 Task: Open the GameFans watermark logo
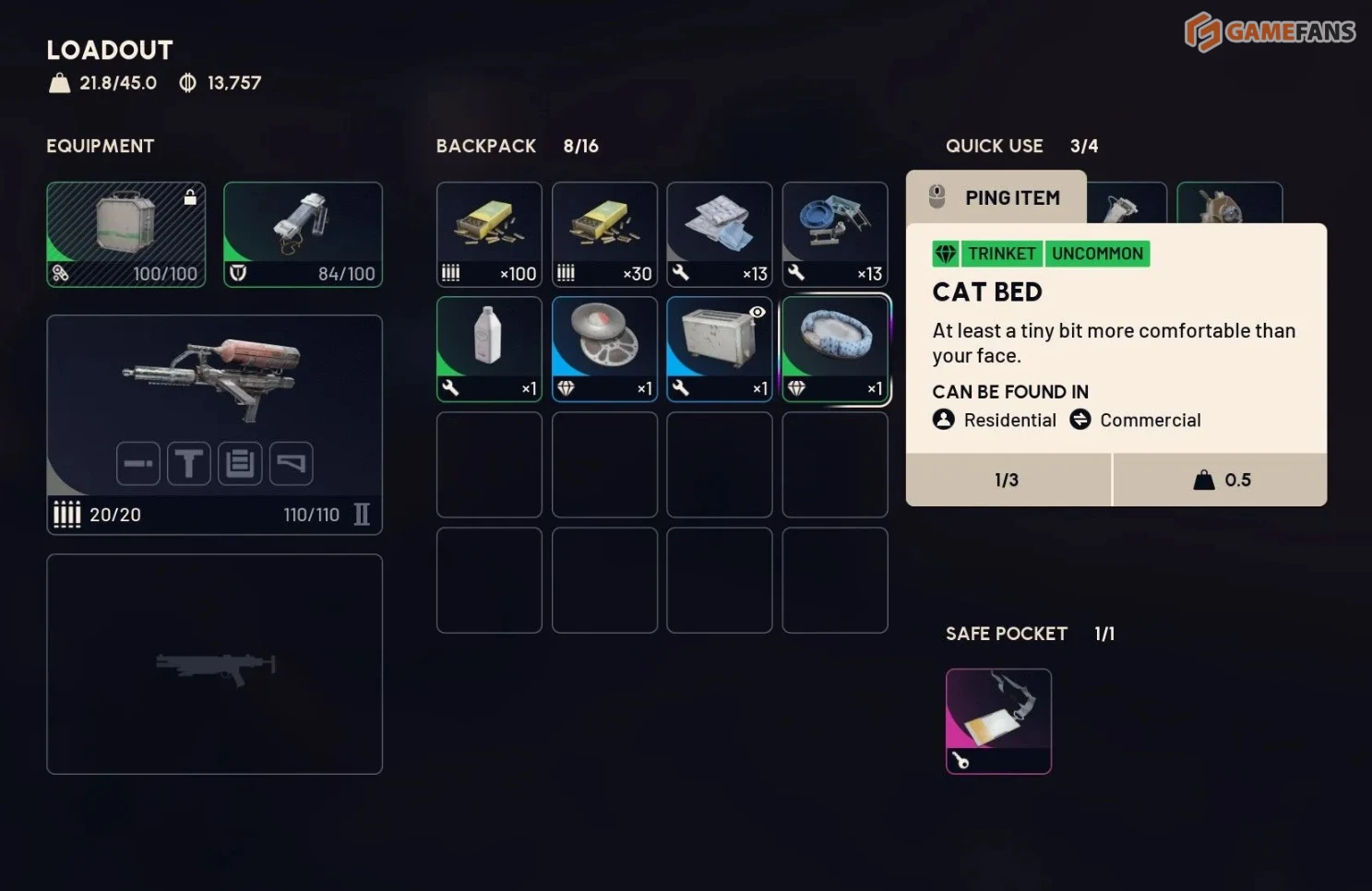[1270, 32]
